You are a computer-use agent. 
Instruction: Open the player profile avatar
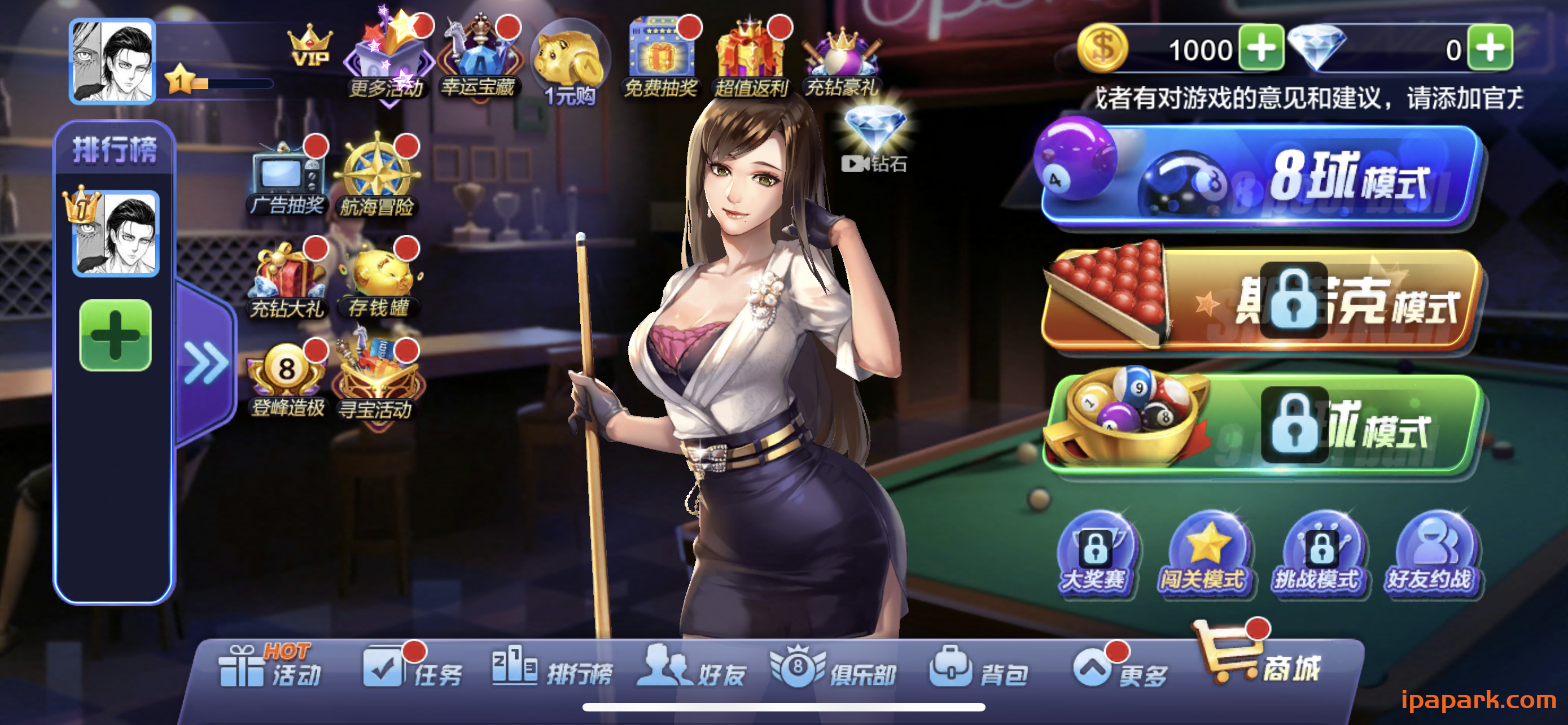[x=113, y=61]
